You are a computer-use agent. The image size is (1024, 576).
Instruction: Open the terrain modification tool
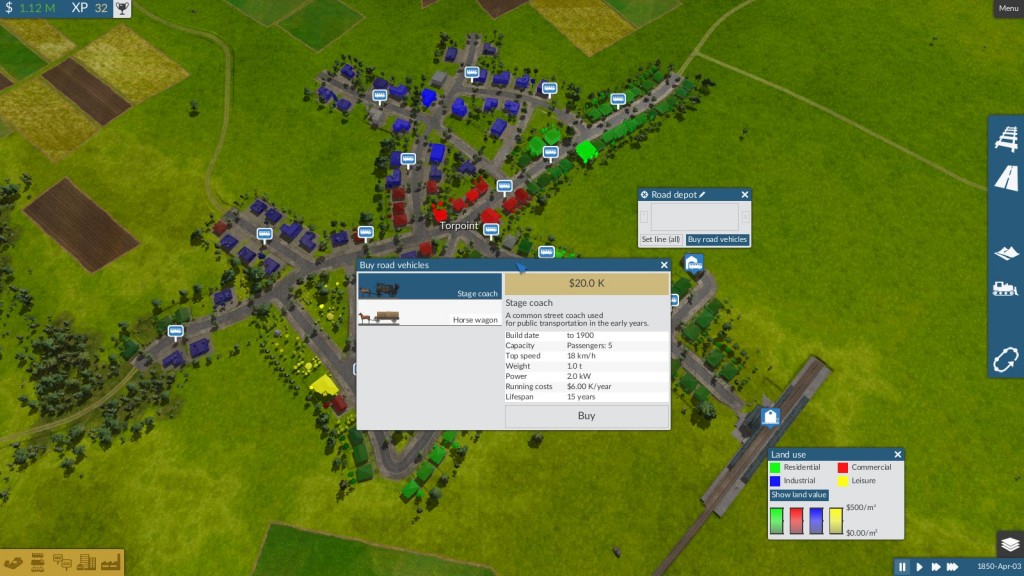[1006, 253]
